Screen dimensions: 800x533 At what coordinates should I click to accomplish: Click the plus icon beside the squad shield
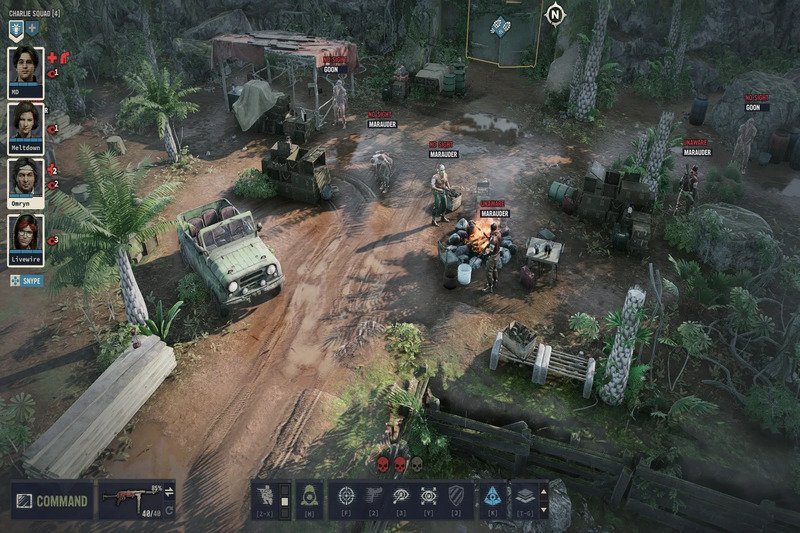[33, 30]
